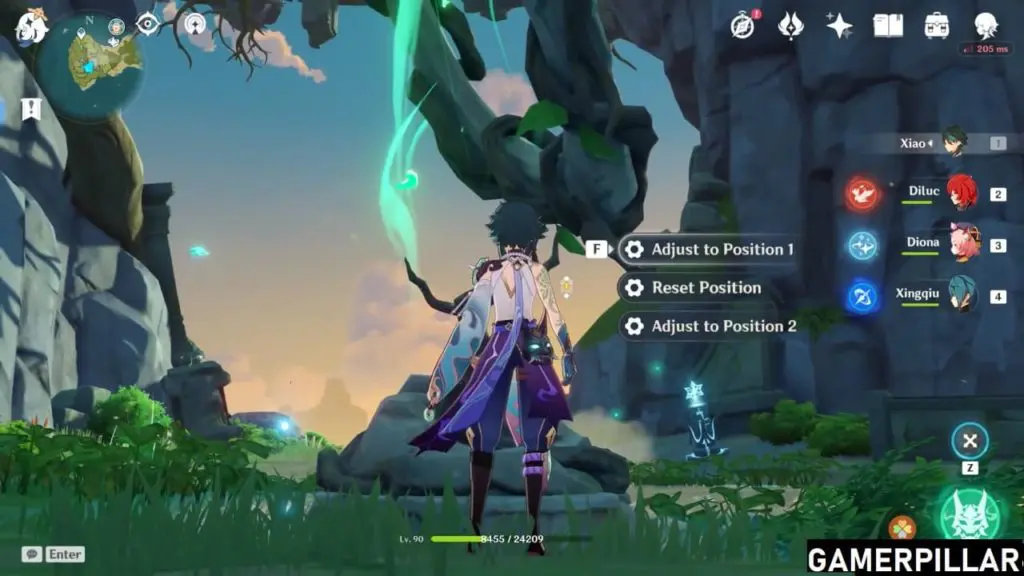Open the Paimon menu icon
The height and width of the screenshot is (576, 1024).
coord(30,27)
